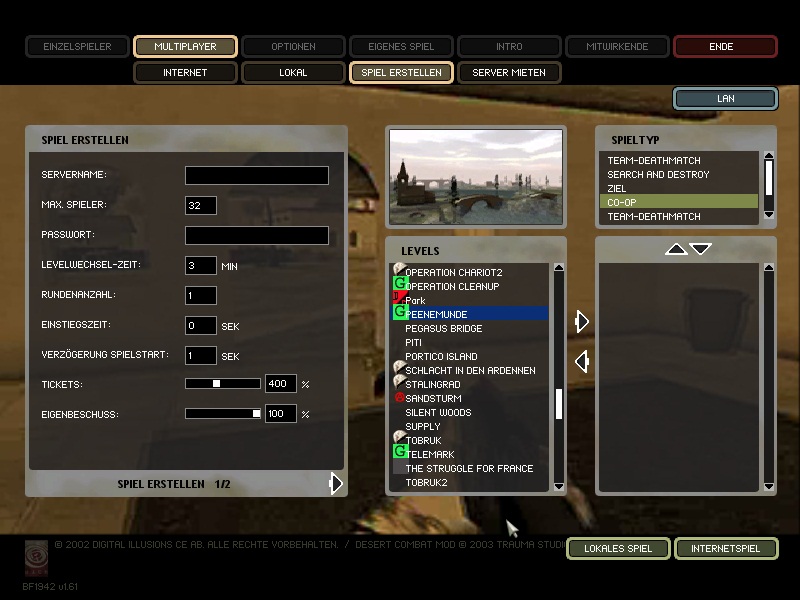Click the LAN button

coord(725,98)
